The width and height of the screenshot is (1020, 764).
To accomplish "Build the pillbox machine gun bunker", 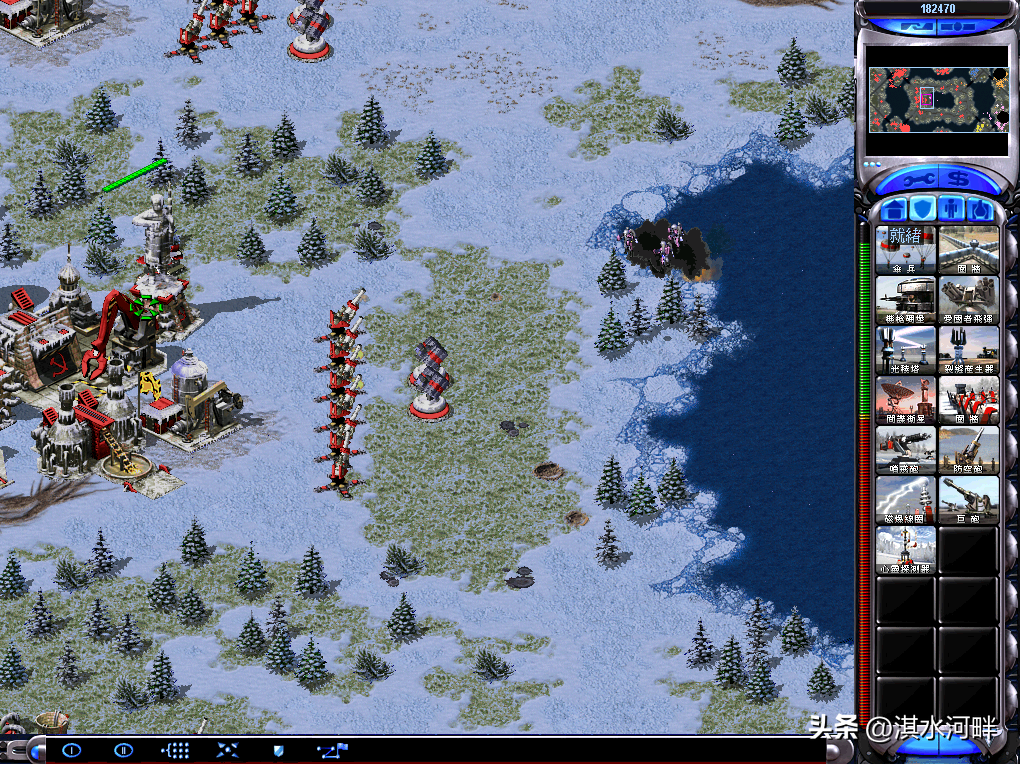I will 906,300.
